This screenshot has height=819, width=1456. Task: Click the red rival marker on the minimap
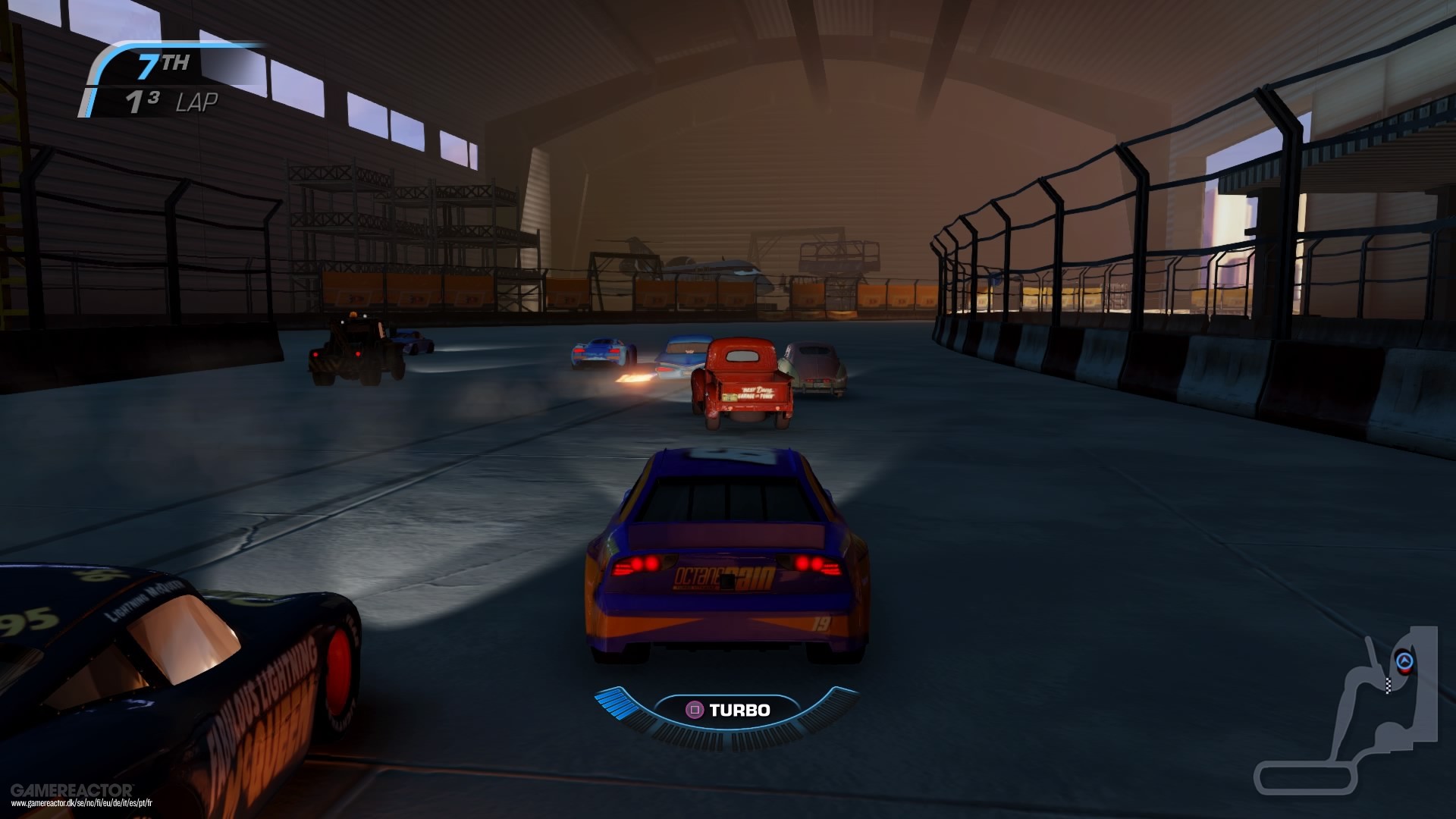(1405, 670)
